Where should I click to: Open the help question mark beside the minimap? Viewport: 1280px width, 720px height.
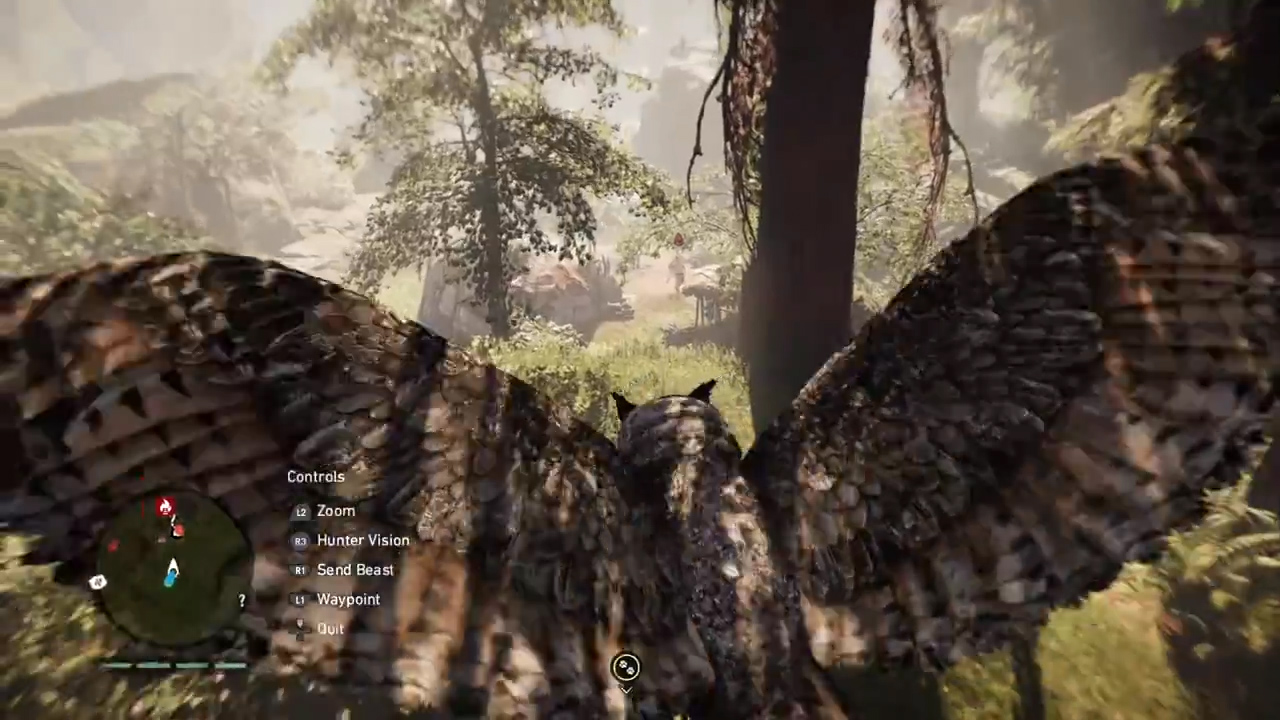click(241, 599)
